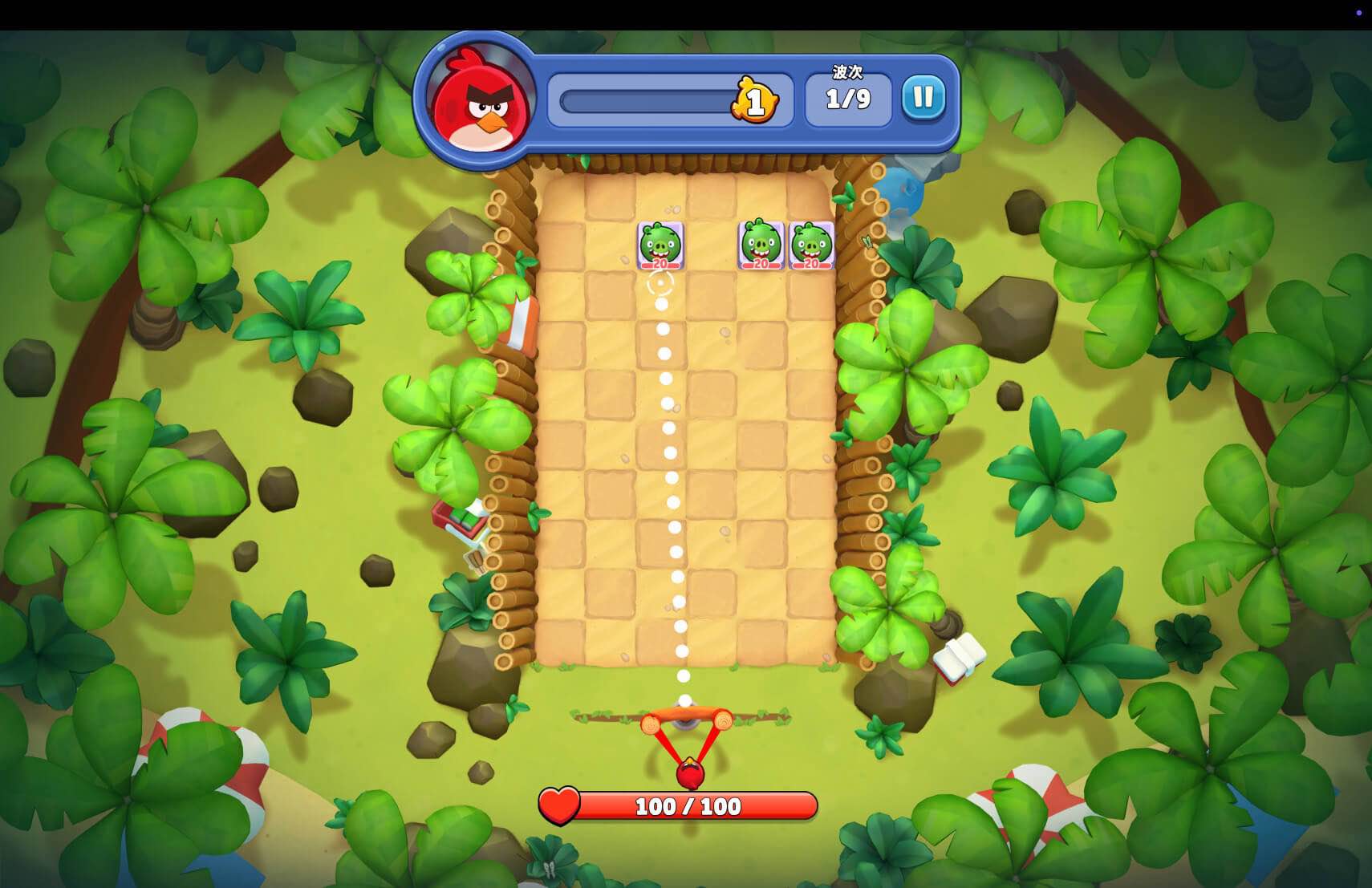The width and height of the screenshot is (1372, 888).
Task: Pause the game with the pause button
Action: click(x=923, y=95)
